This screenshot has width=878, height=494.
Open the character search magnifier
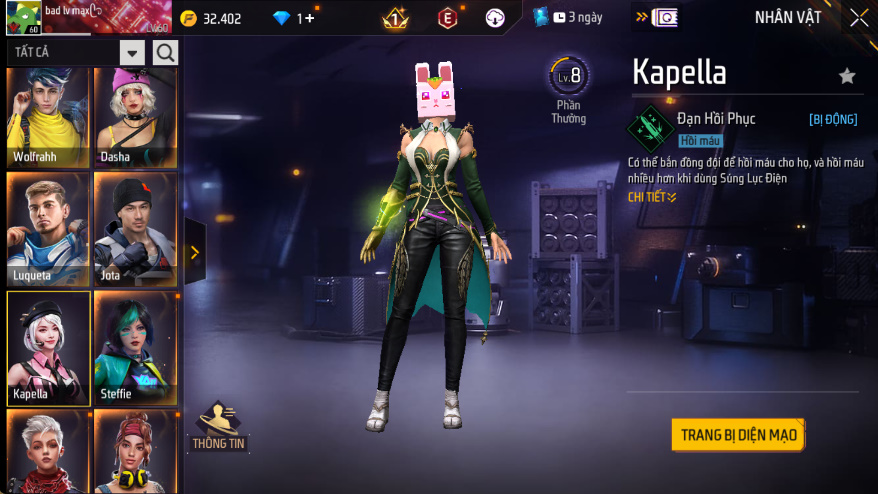pyautogui.click(x=165, y=53)
